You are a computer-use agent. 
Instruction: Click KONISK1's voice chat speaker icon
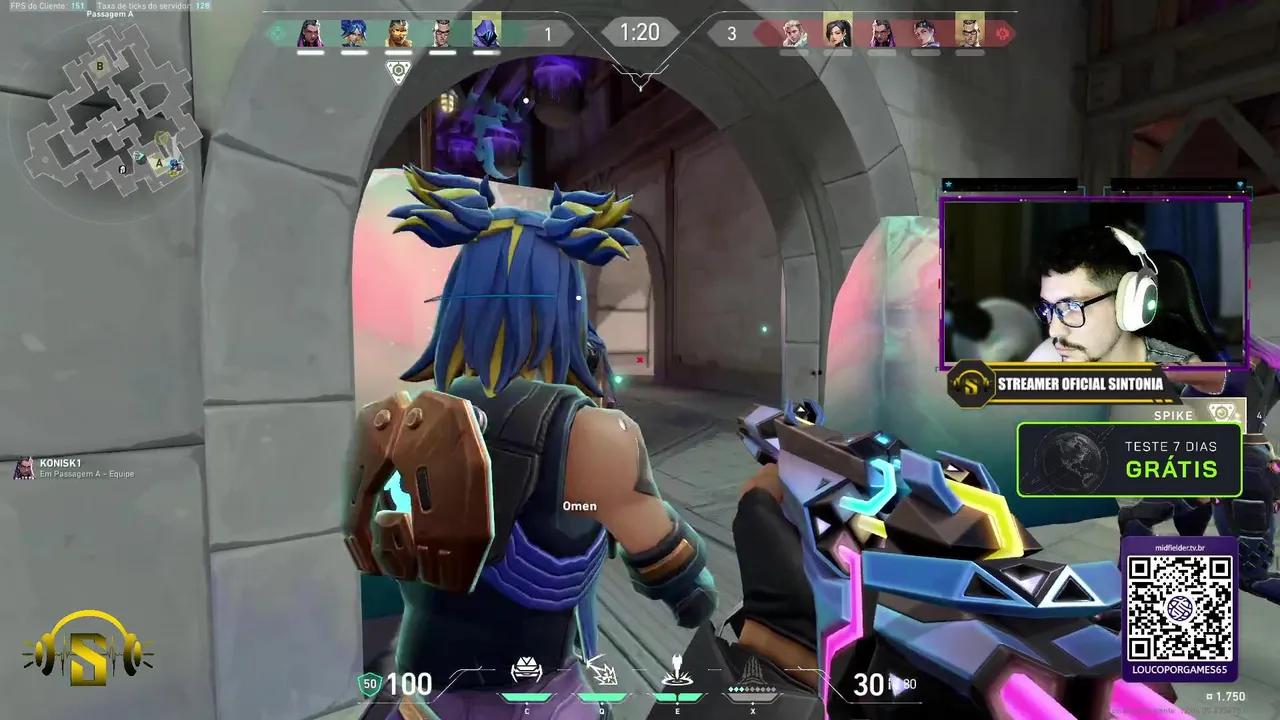(x=24, y=465)
